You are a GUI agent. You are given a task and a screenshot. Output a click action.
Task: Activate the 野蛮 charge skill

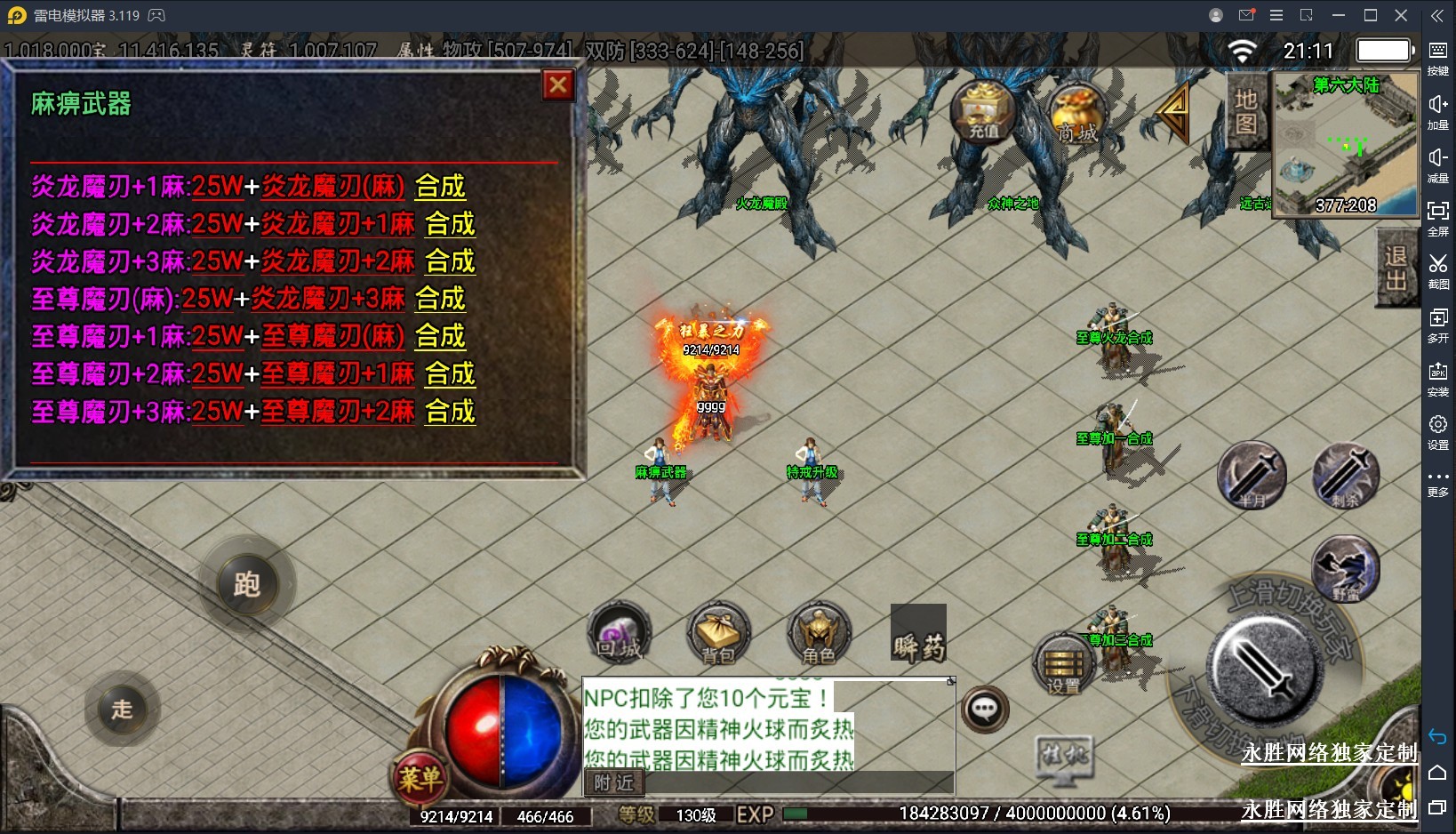point(1346,569)
